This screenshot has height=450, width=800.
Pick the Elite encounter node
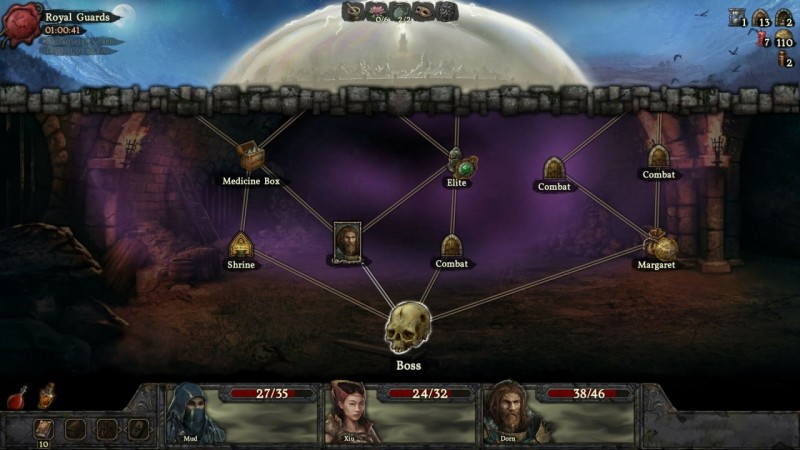click(458, 162)
